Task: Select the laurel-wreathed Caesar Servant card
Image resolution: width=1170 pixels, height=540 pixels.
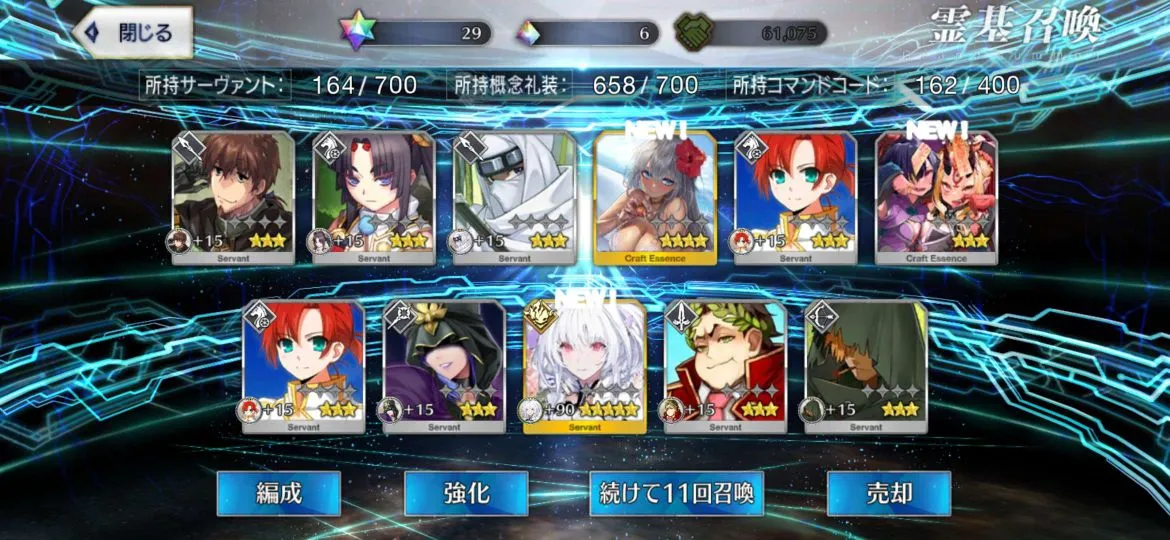Action: tap(725, 366)
